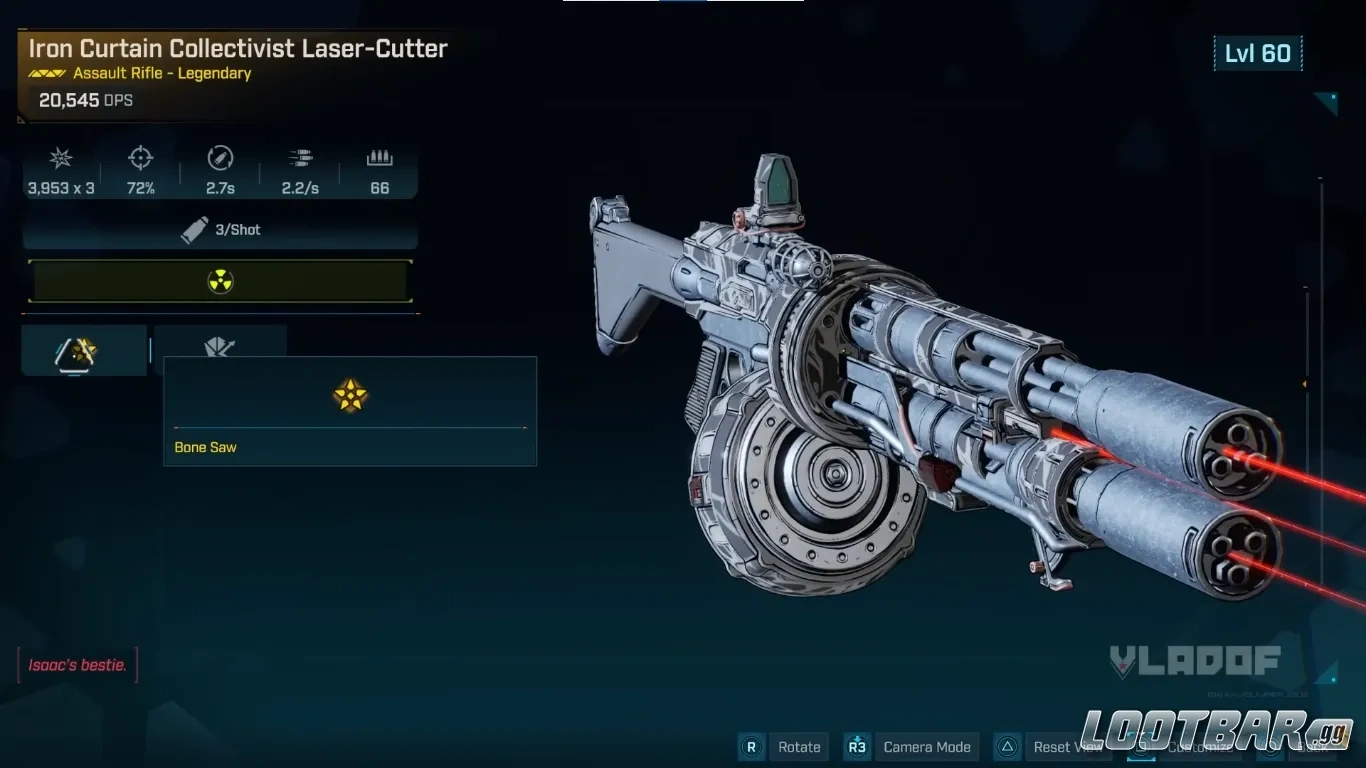Select the radiation element bar
Screen dimensions: 1366x768
click(220, 282)
